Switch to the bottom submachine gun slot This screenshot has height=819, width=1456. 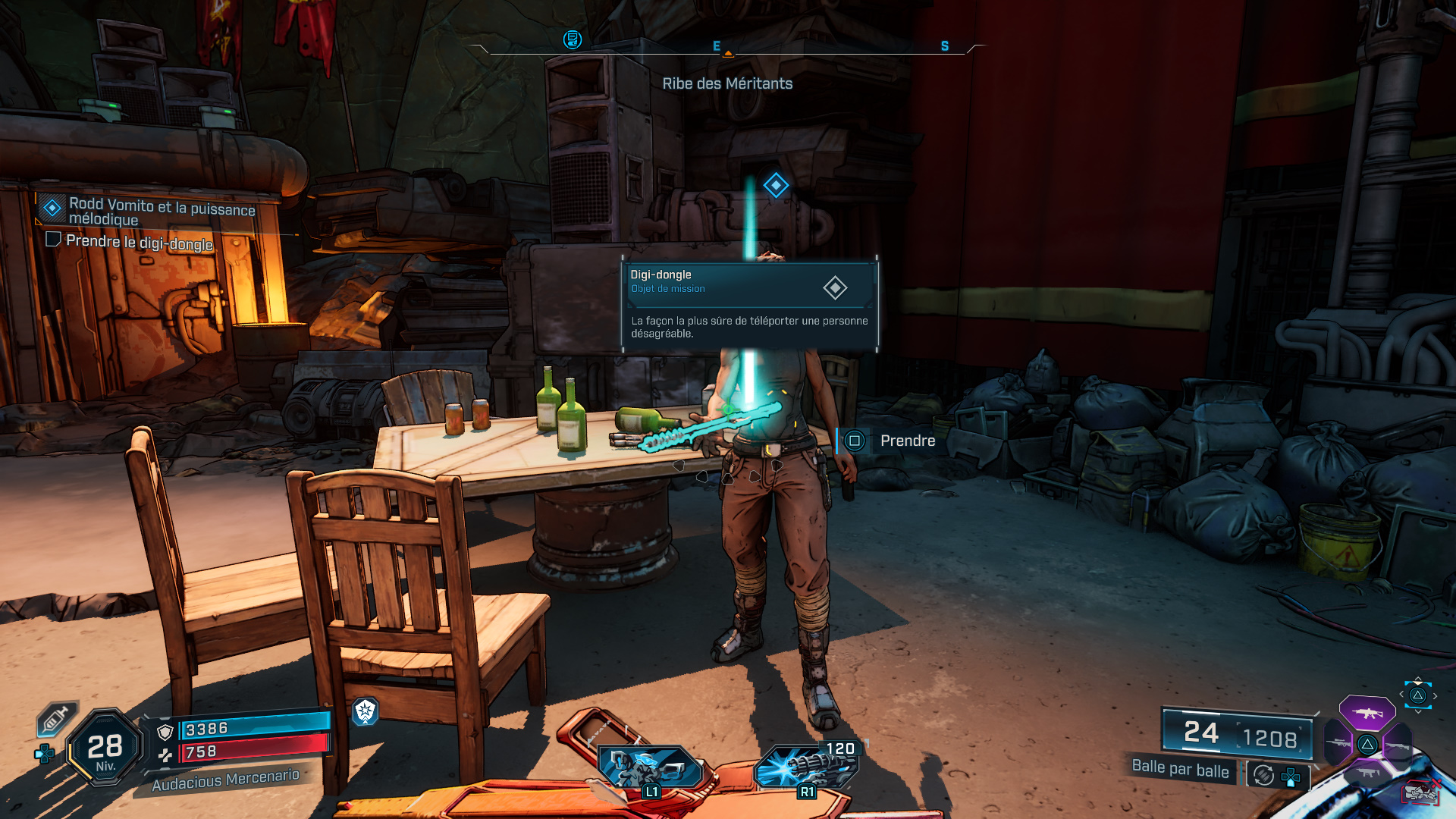[1367, 773]
